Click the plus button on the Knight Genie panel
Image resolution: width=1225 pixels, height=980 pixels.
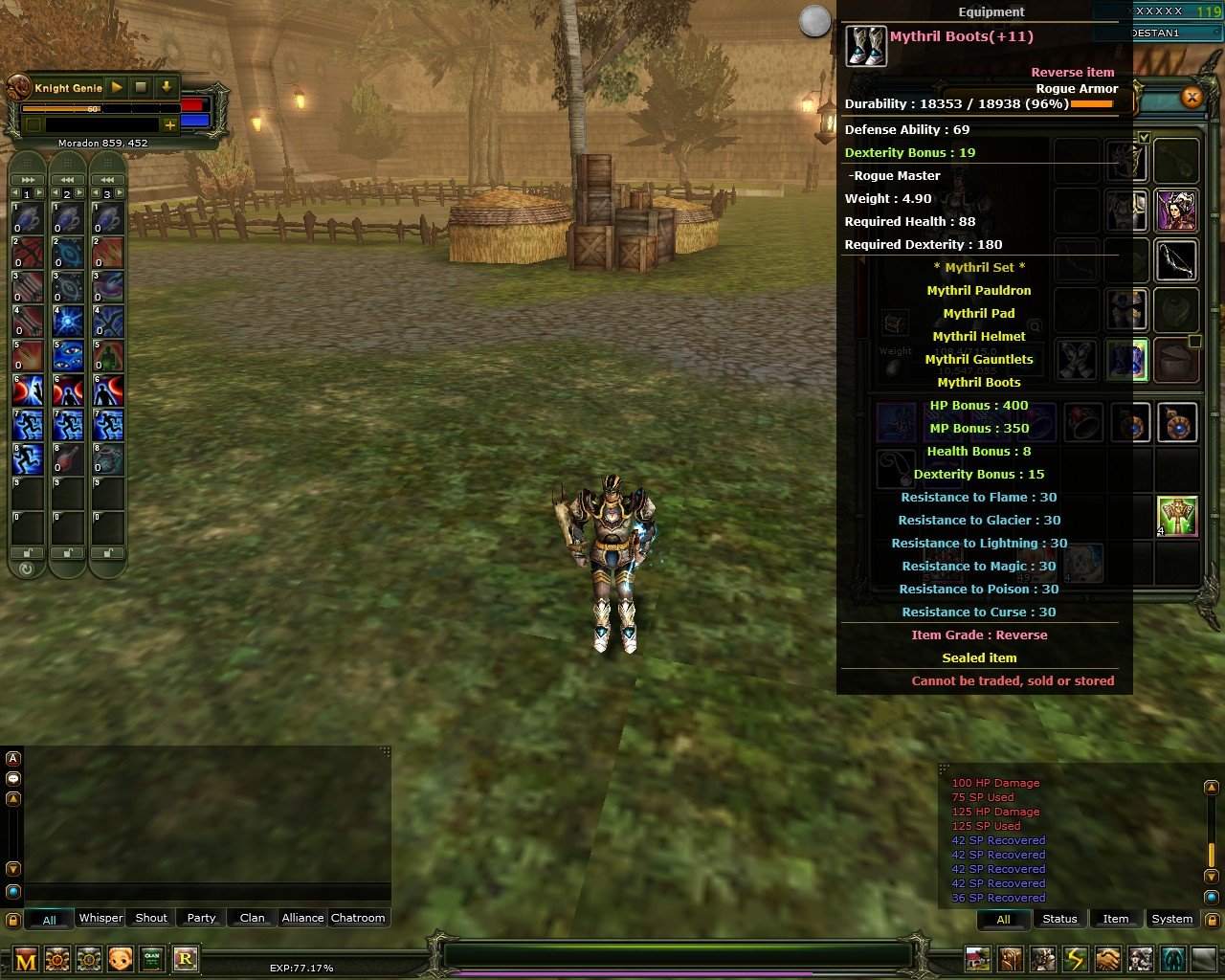pos(170,124)
